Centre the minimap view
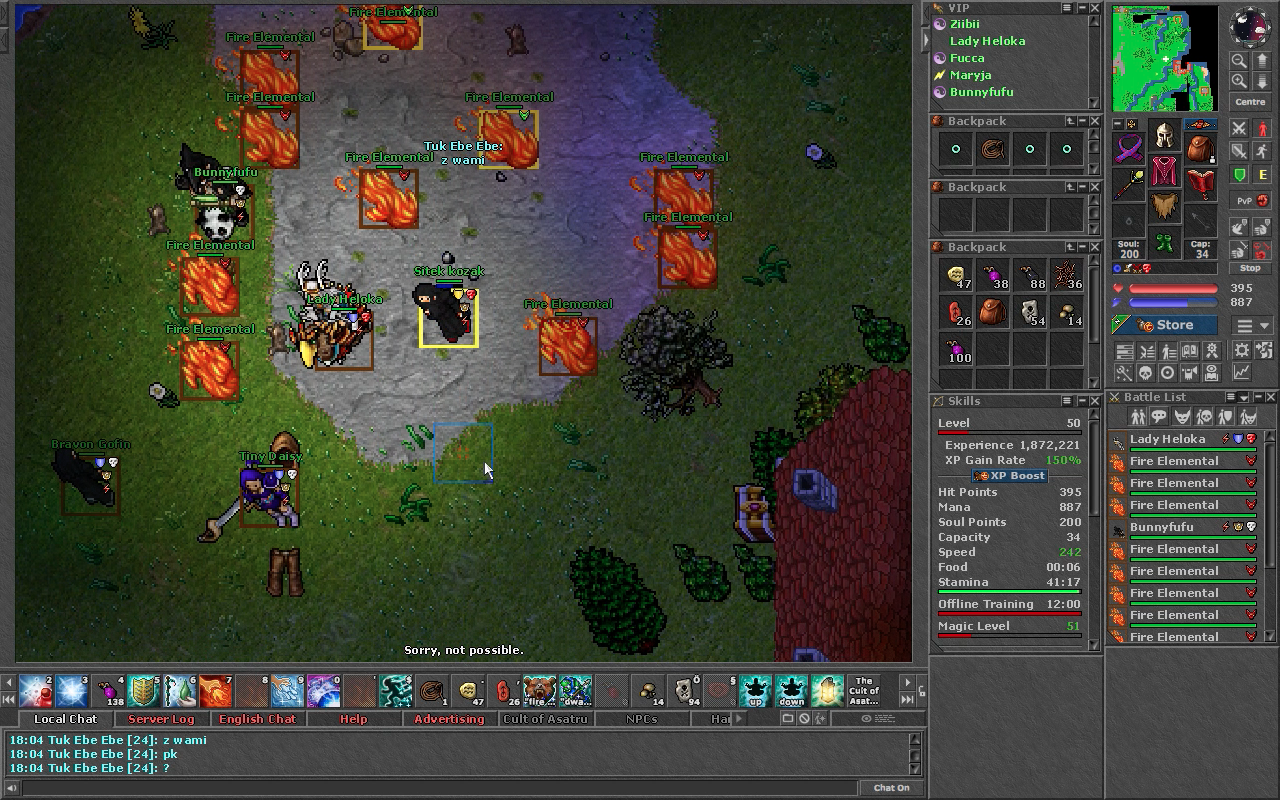Screen dimensions: 1280x800 pos(1250,102)
